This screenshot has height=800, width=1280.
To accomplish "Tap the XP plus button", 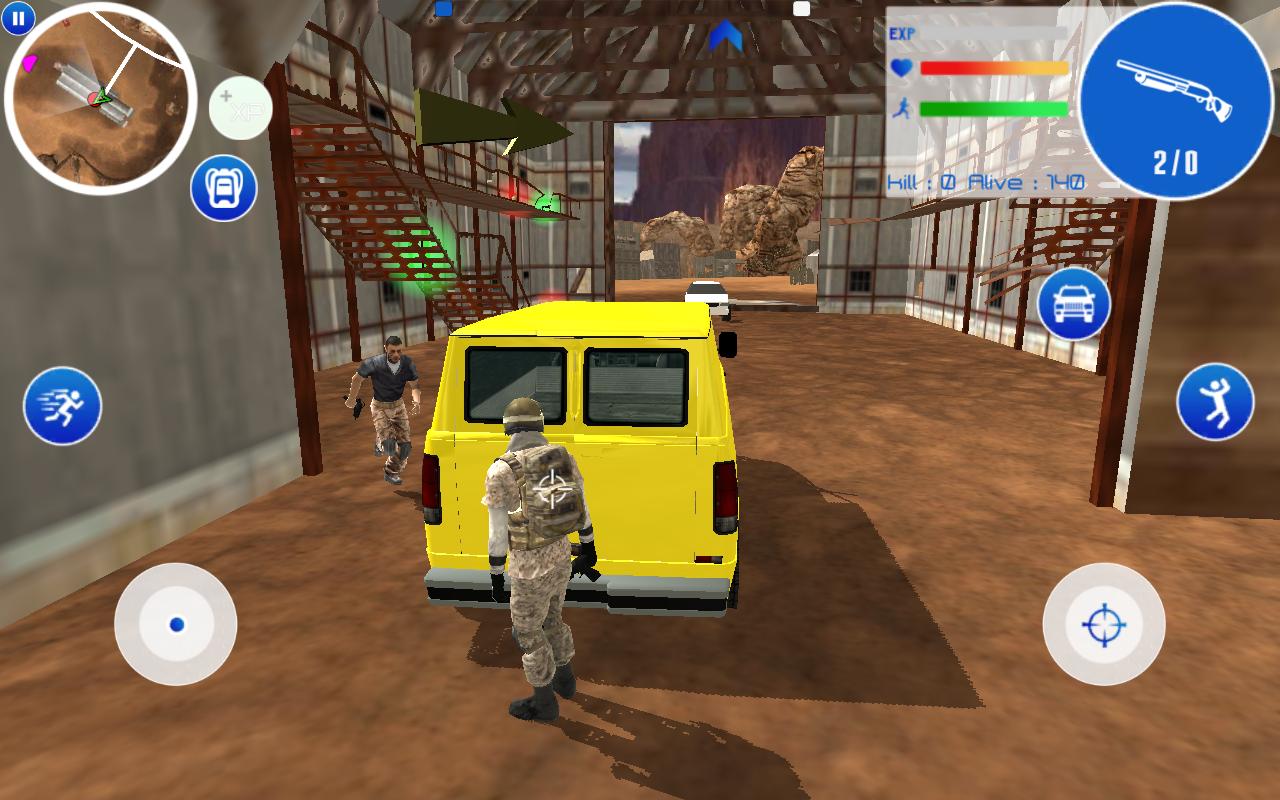I will 241,110.
